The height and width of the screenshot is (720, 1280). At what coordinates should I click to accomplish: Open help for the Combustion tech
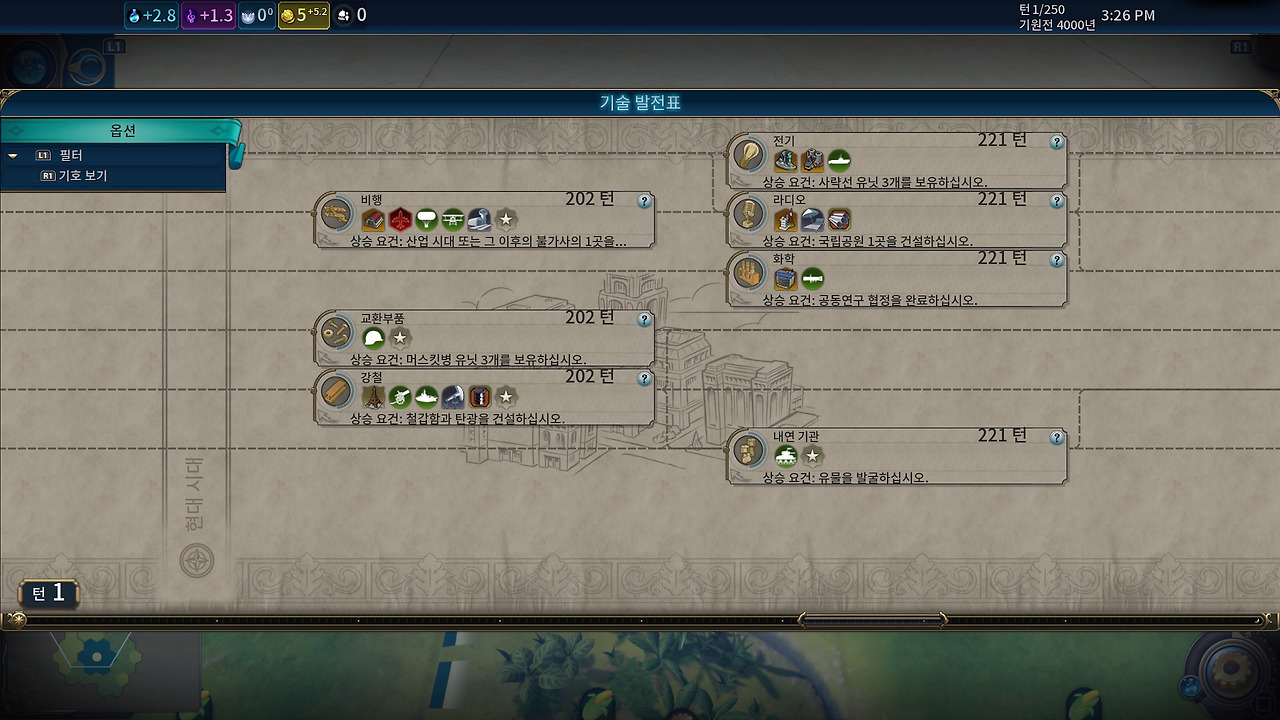point(1056,438)
